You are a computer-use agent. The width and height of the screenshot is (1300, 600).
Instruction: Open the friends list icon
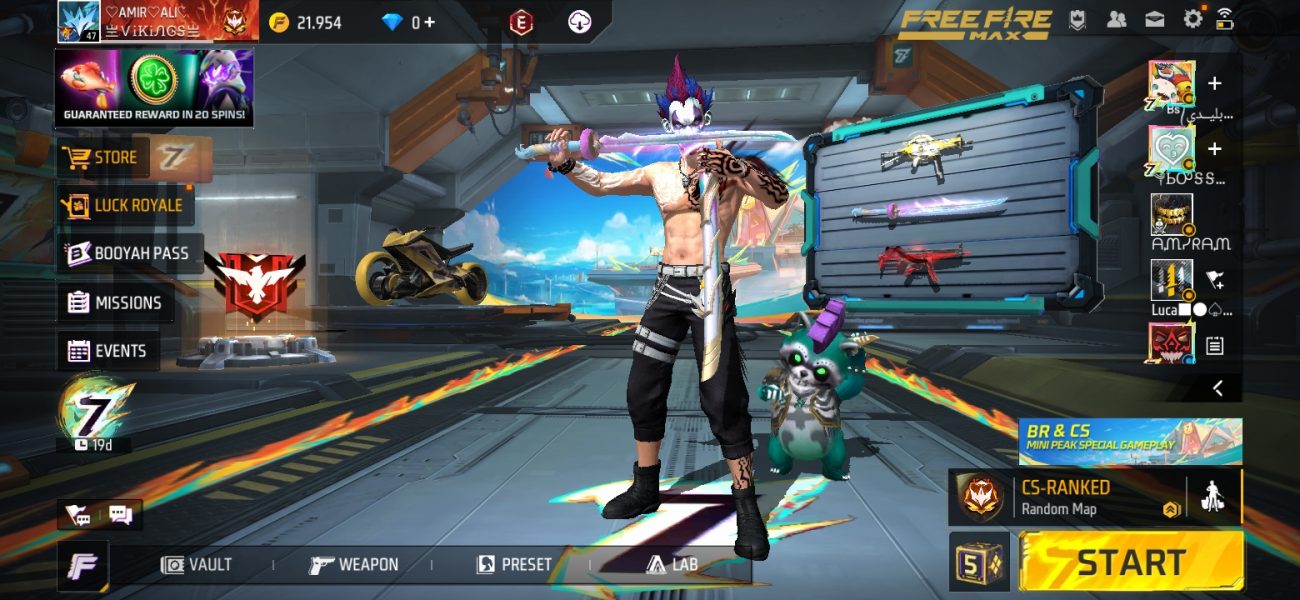[x=1117, y=19]
